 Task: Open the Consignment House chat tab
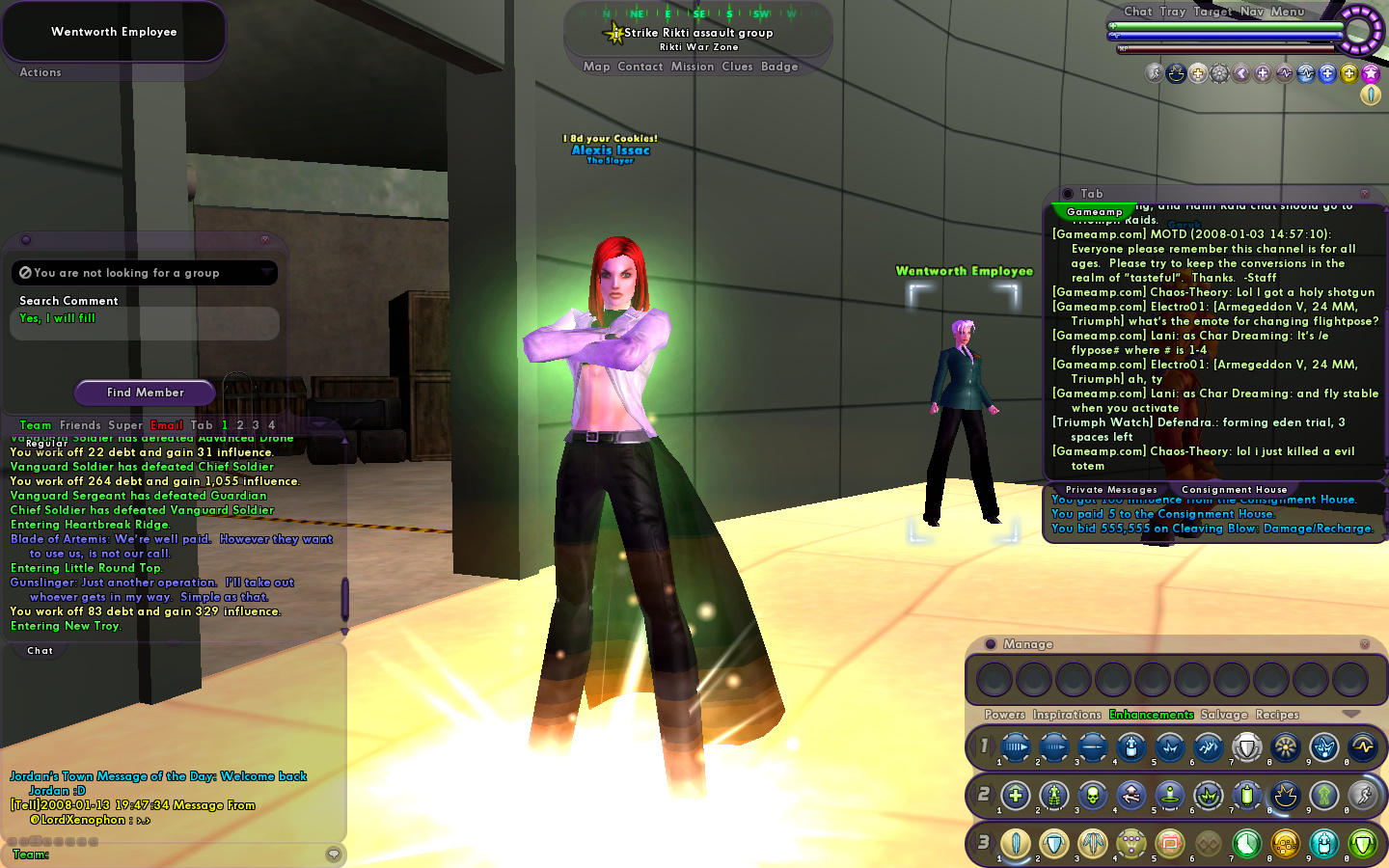point(1234,490)
